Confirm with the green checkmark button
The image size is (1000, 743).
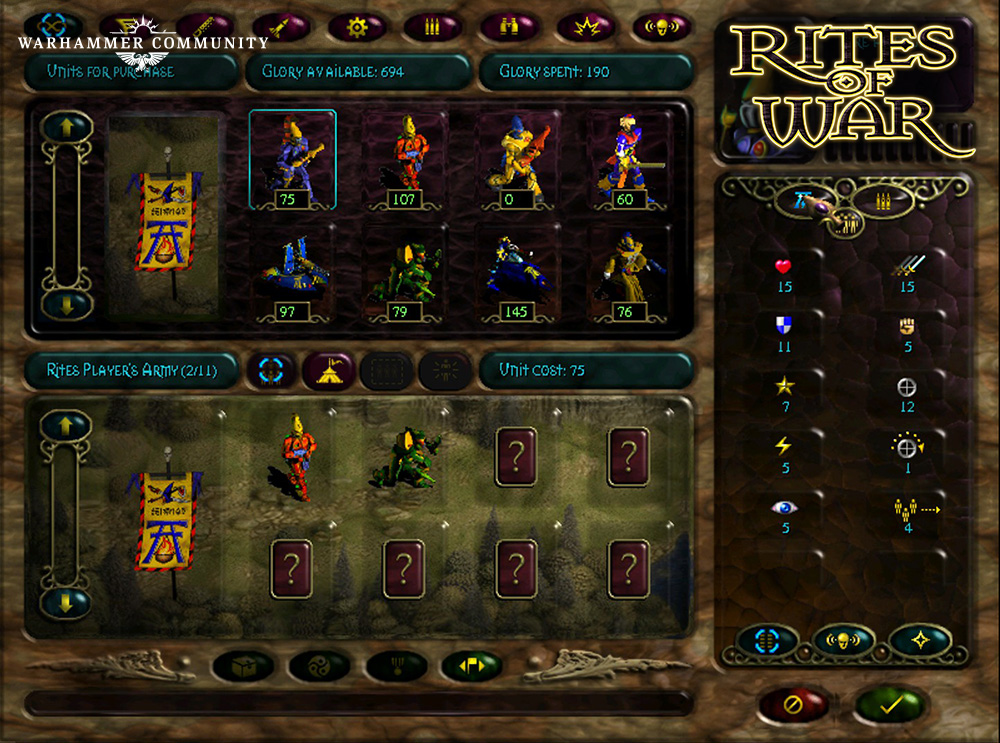pyautogui.click(x=887, y=705)
